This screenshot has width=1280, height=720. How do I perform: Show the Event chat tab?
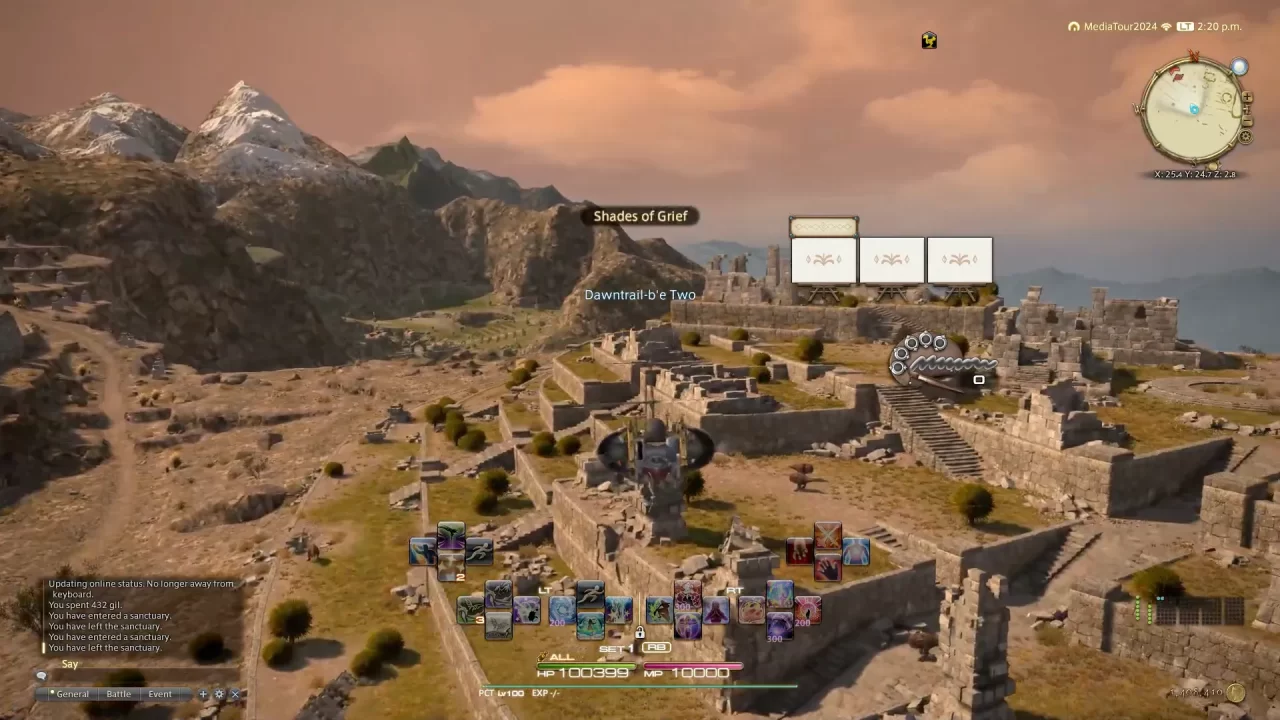[x=160, y=694]
